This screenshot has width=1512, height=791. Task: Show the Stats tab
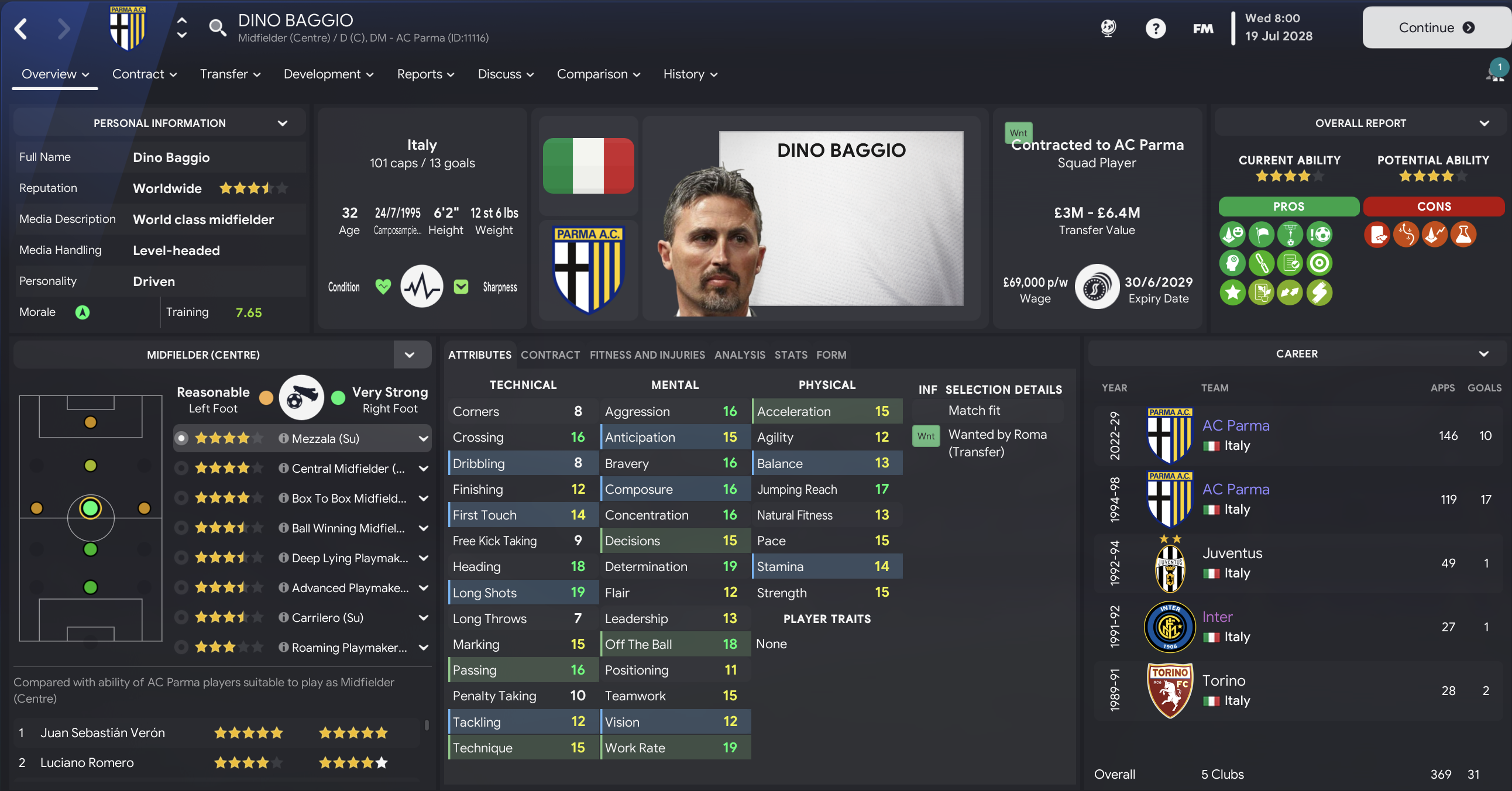point(791,355)
